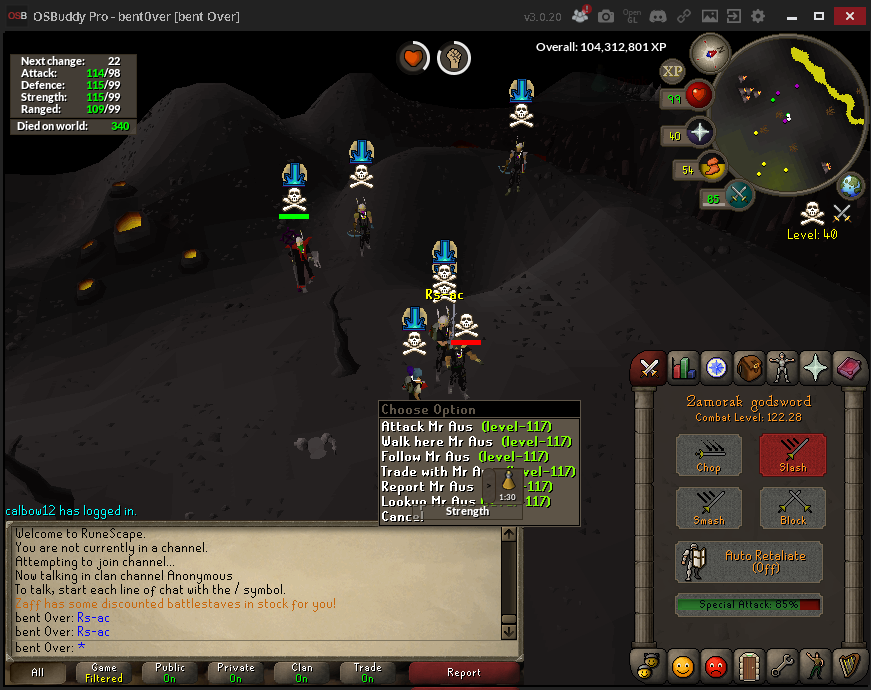Take a screenshot with the camera icon
Viewport: 871px width, 690px height.
[606, 16]
